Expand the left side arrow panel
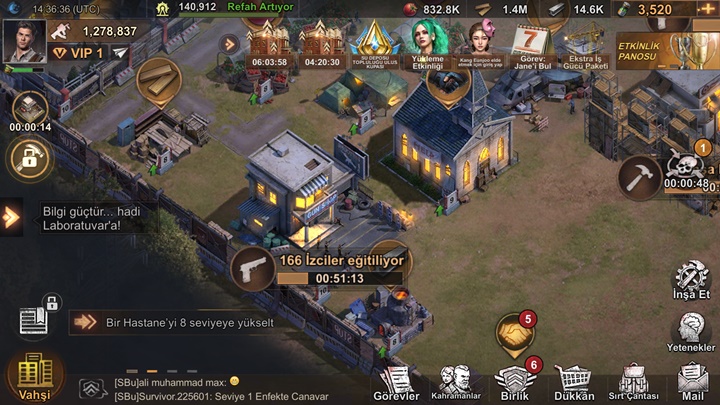The image size is (720, 405). (11, 216)
